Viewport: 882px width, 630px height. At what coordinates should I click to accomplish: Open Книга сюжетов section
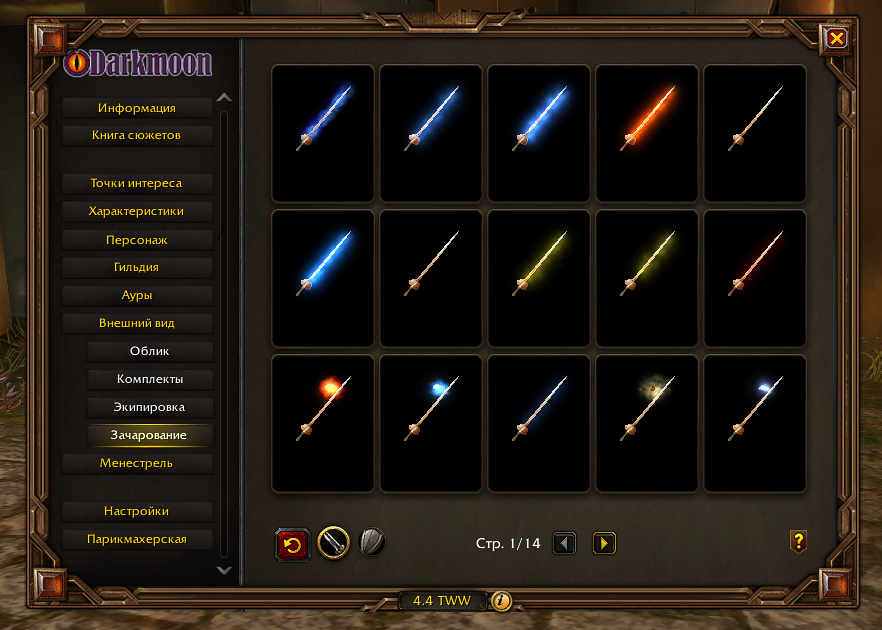137,135
